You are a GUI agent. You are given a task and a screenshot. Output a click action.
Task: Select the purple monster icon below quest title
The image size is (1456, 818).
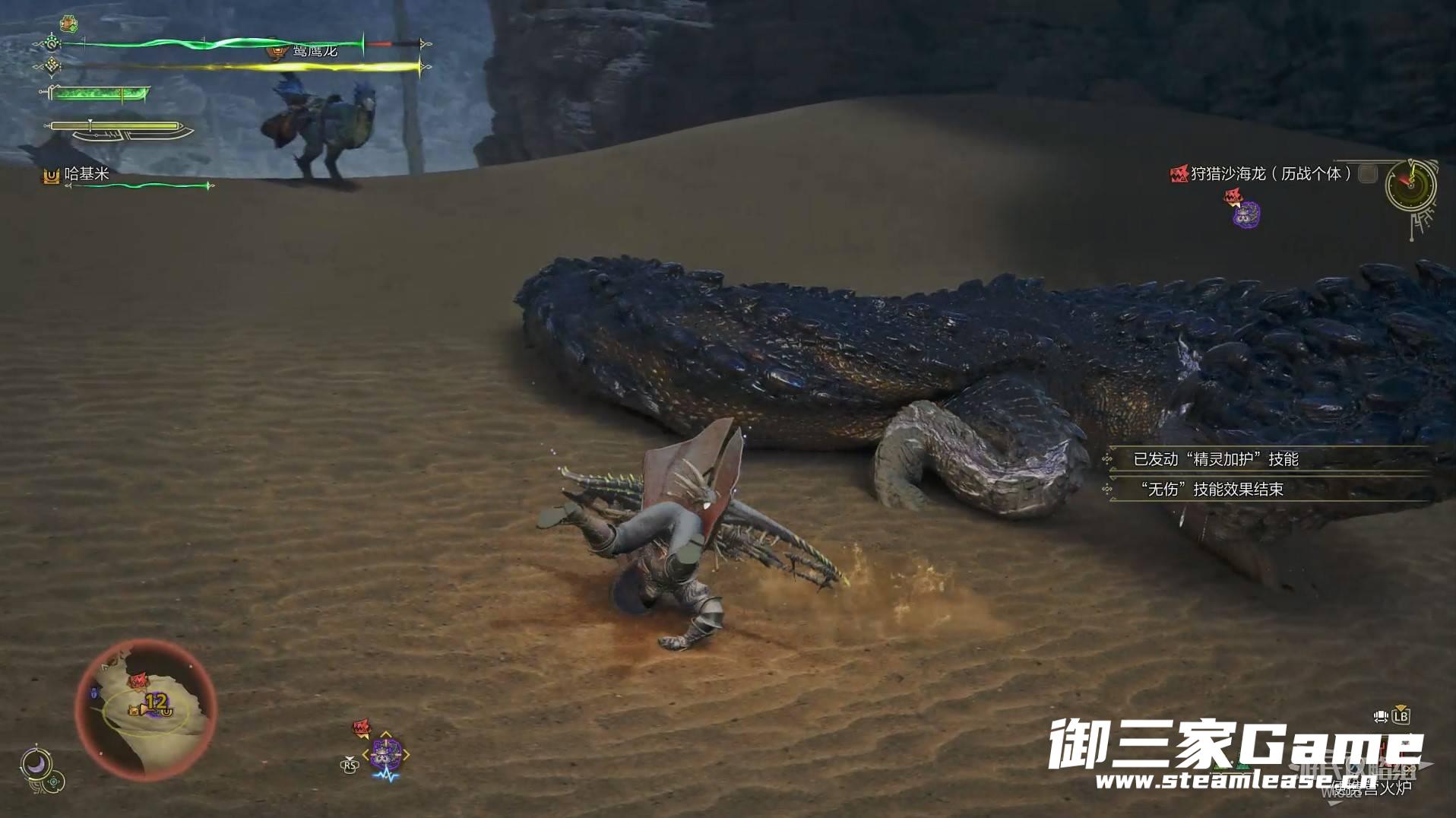coord(1246,215)
